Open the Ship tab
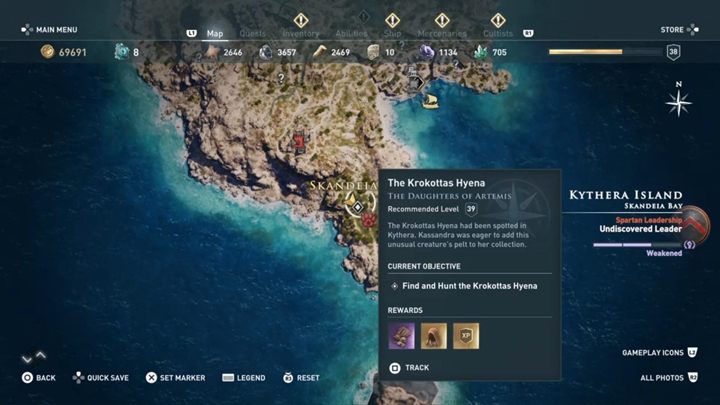The width and height of the screenshot is (720, 405). point(391,33)
